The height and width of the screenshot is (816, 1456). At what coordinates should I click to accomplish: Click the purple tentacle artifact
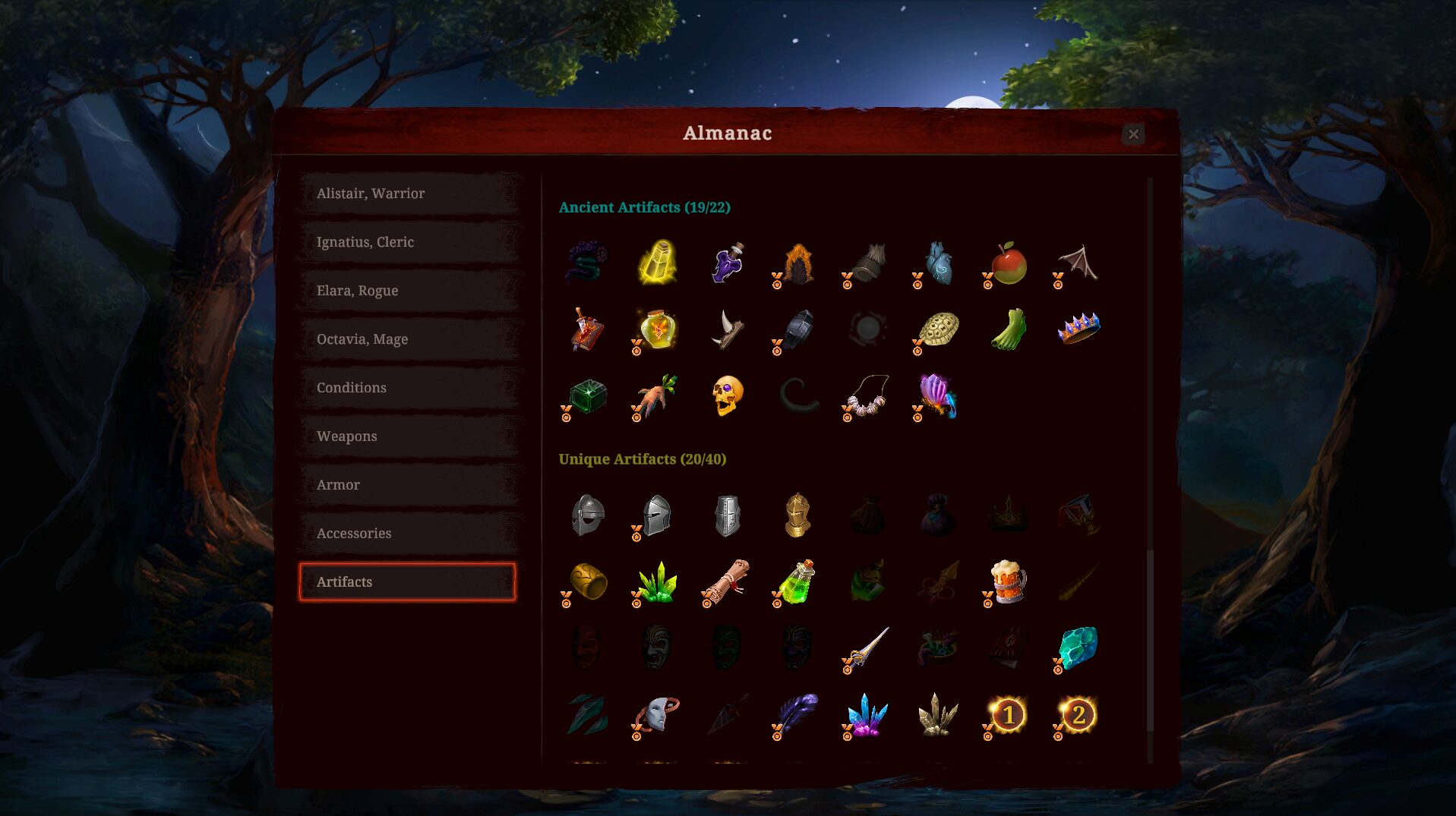(x=587, y=262)
